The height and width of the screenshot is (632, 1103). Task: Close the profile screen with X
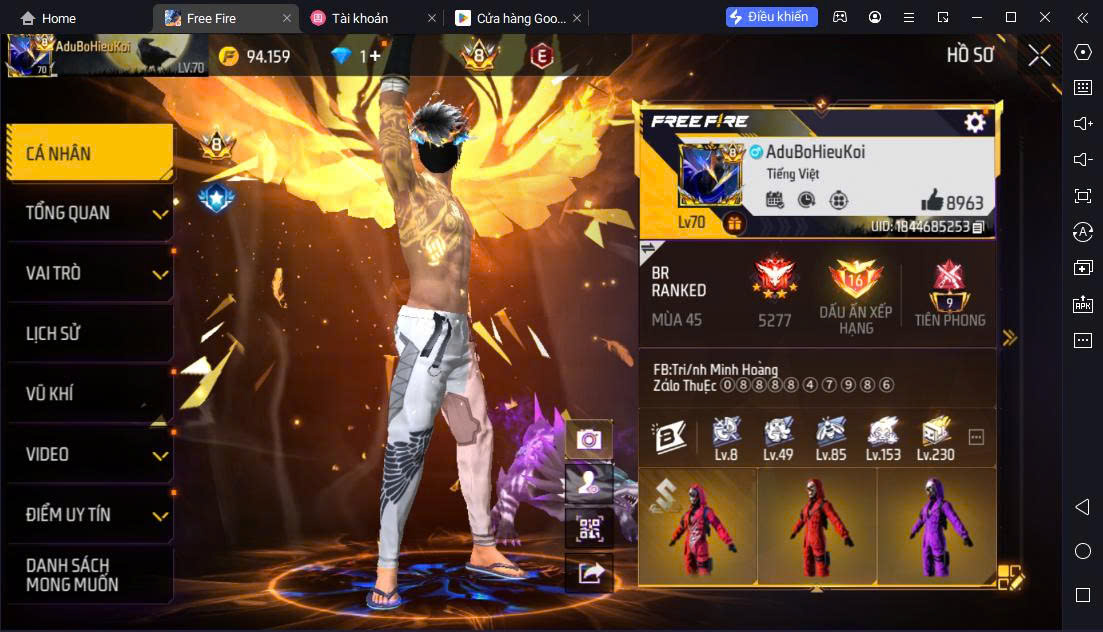[1039, 55]
